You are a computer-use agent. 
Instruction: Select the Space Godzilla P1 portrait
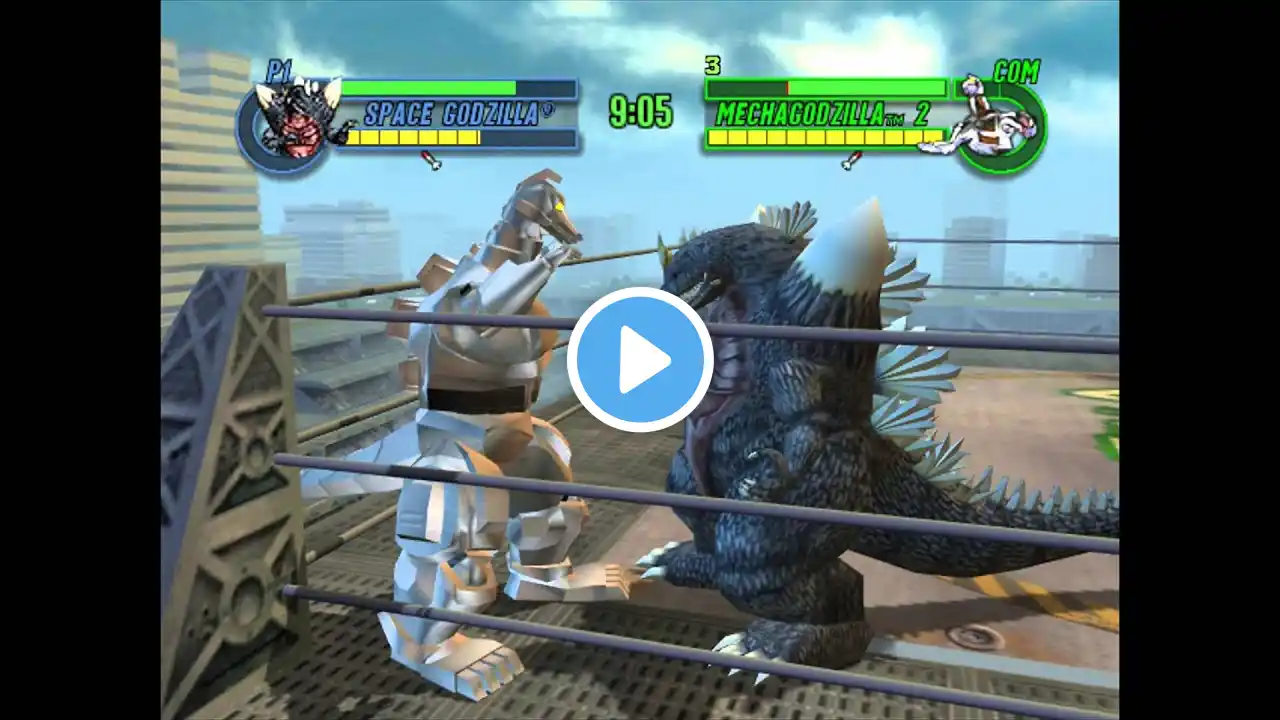click(290, 121)
